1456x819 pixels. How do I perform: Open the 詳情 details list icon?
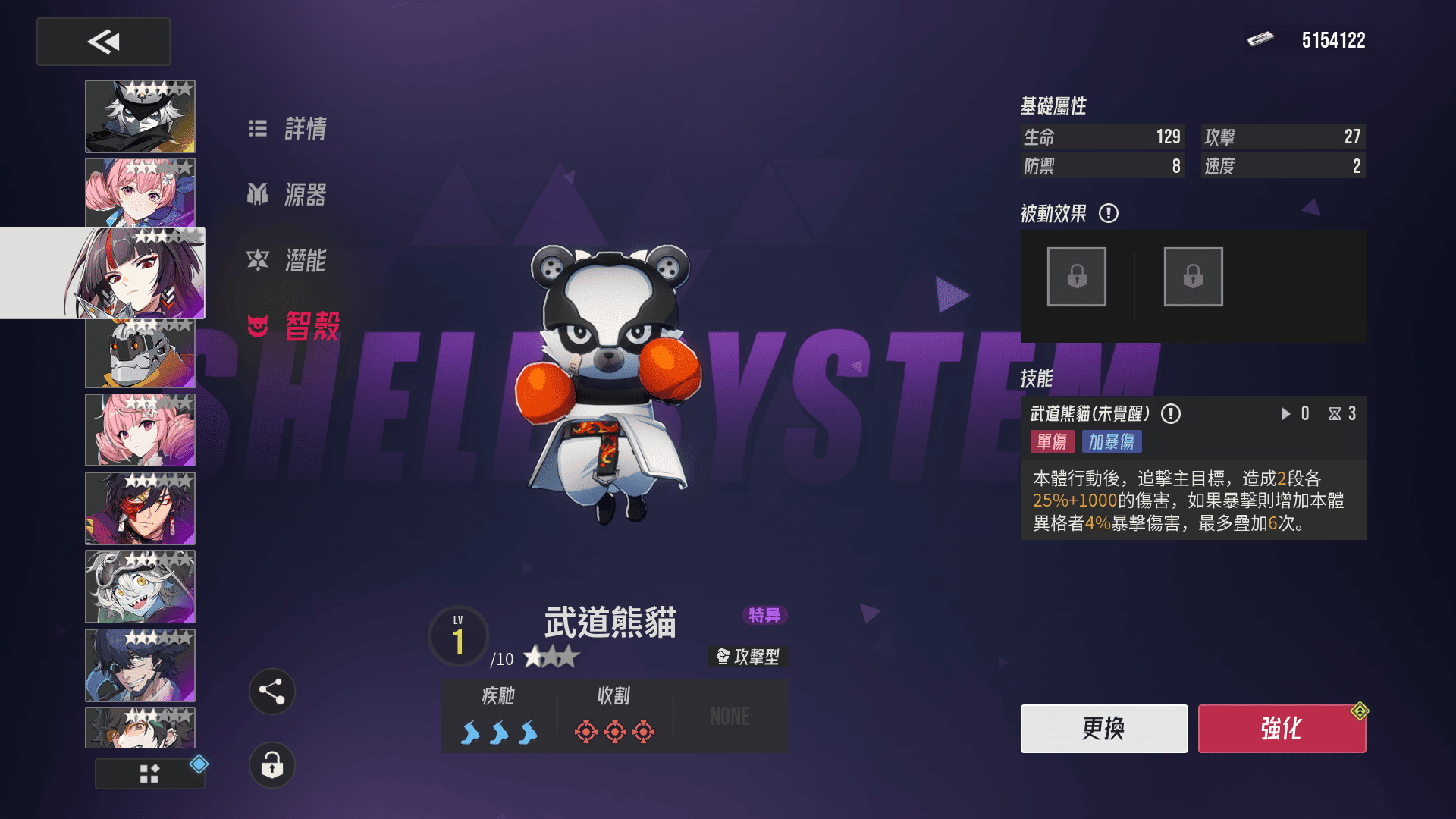(258, 129)
